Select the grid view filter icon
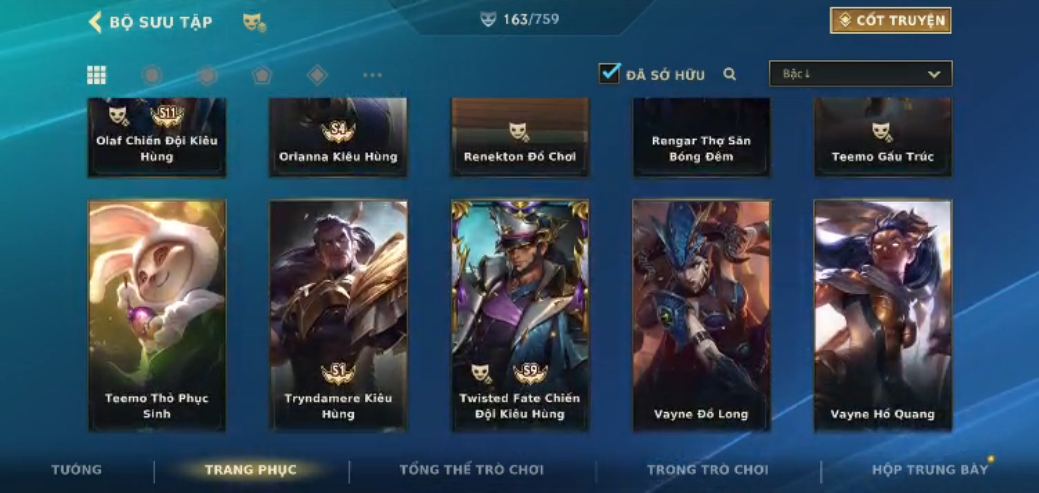Viewport: 1039px width, 493px height. (97, 75)
